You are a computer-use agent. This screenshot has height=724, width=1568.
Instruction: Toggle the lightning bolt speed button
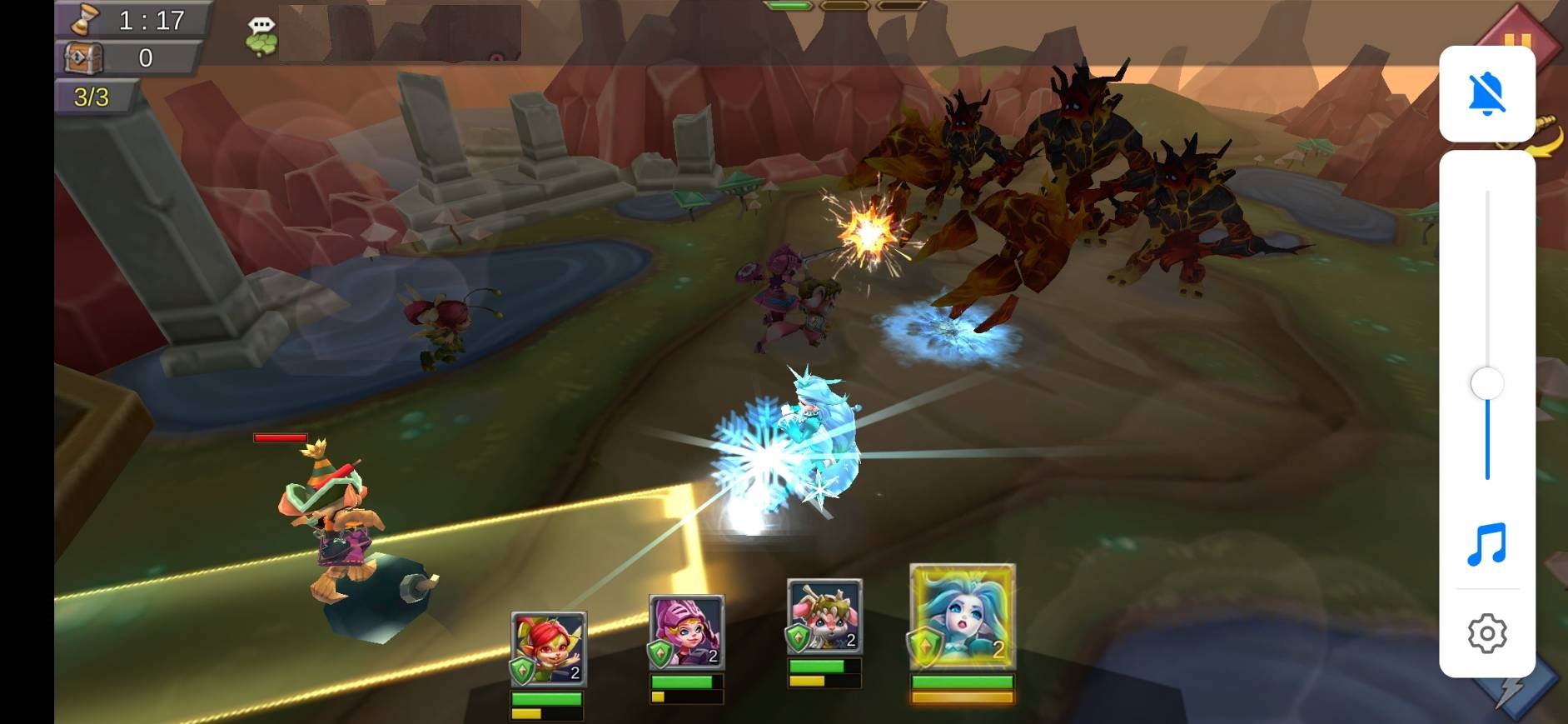coord(1520,690)
